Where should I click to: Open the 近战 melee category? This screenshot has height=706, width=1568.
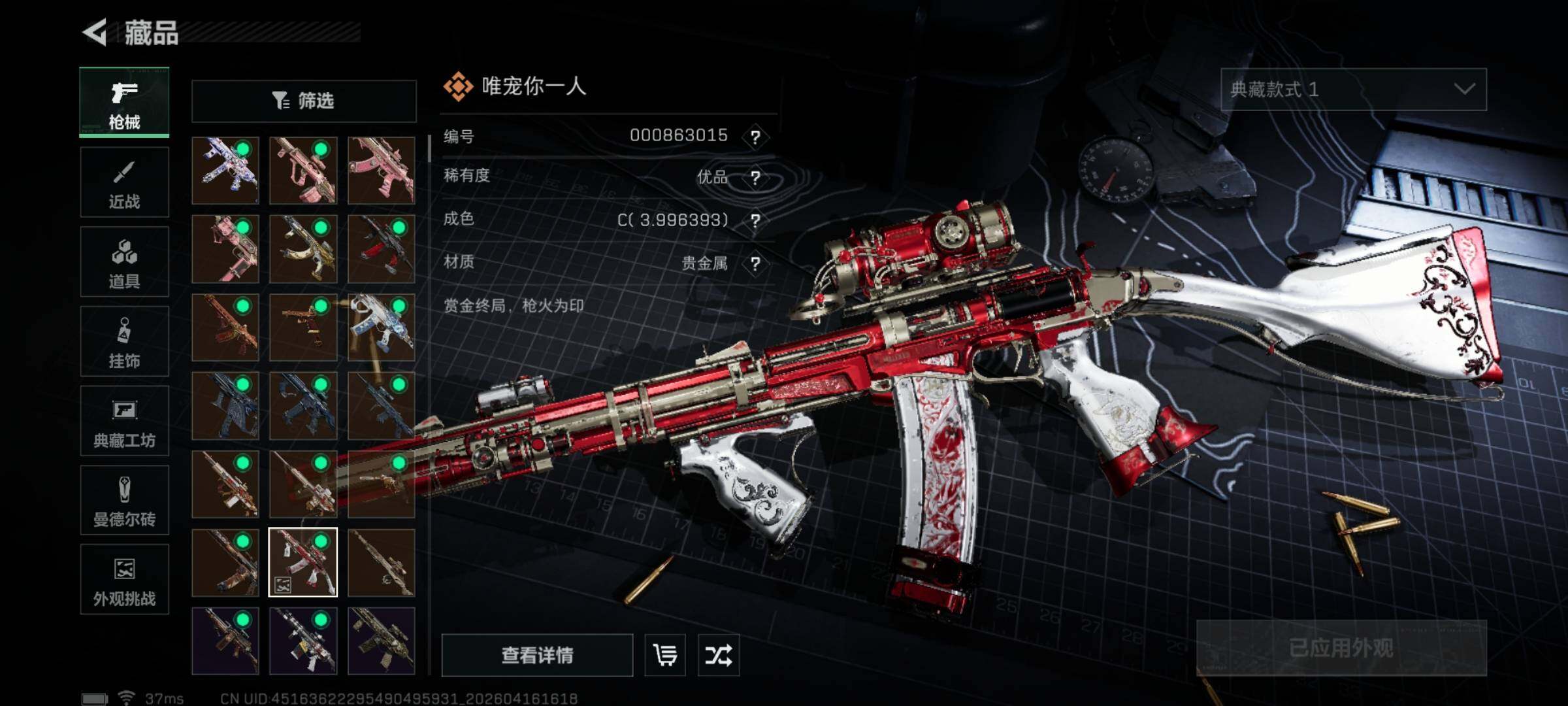[x=124, y=182]
